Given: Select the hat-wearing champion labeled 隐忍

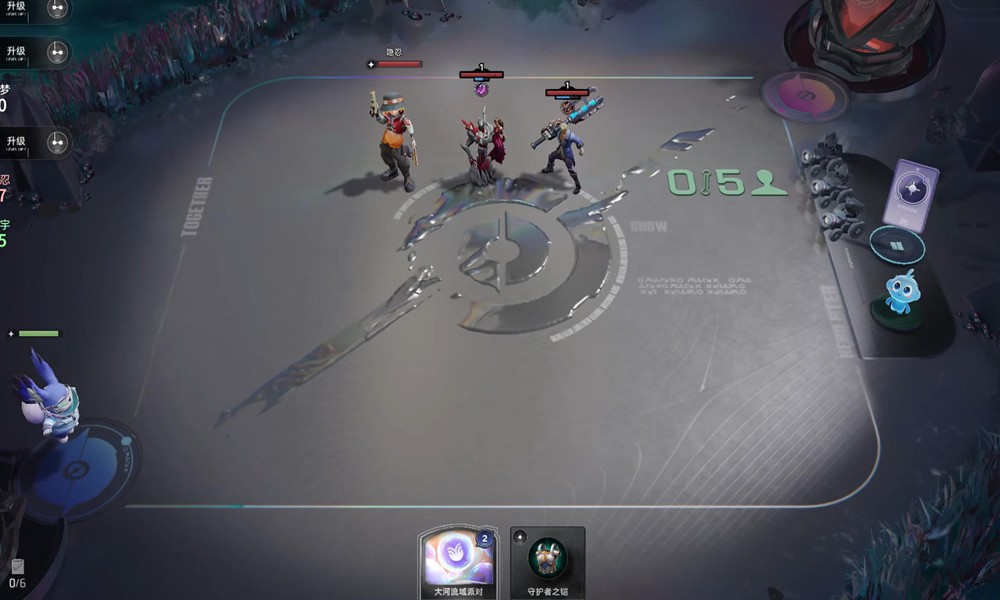Looking at the screenshot, I should click(x=395, y=142).
